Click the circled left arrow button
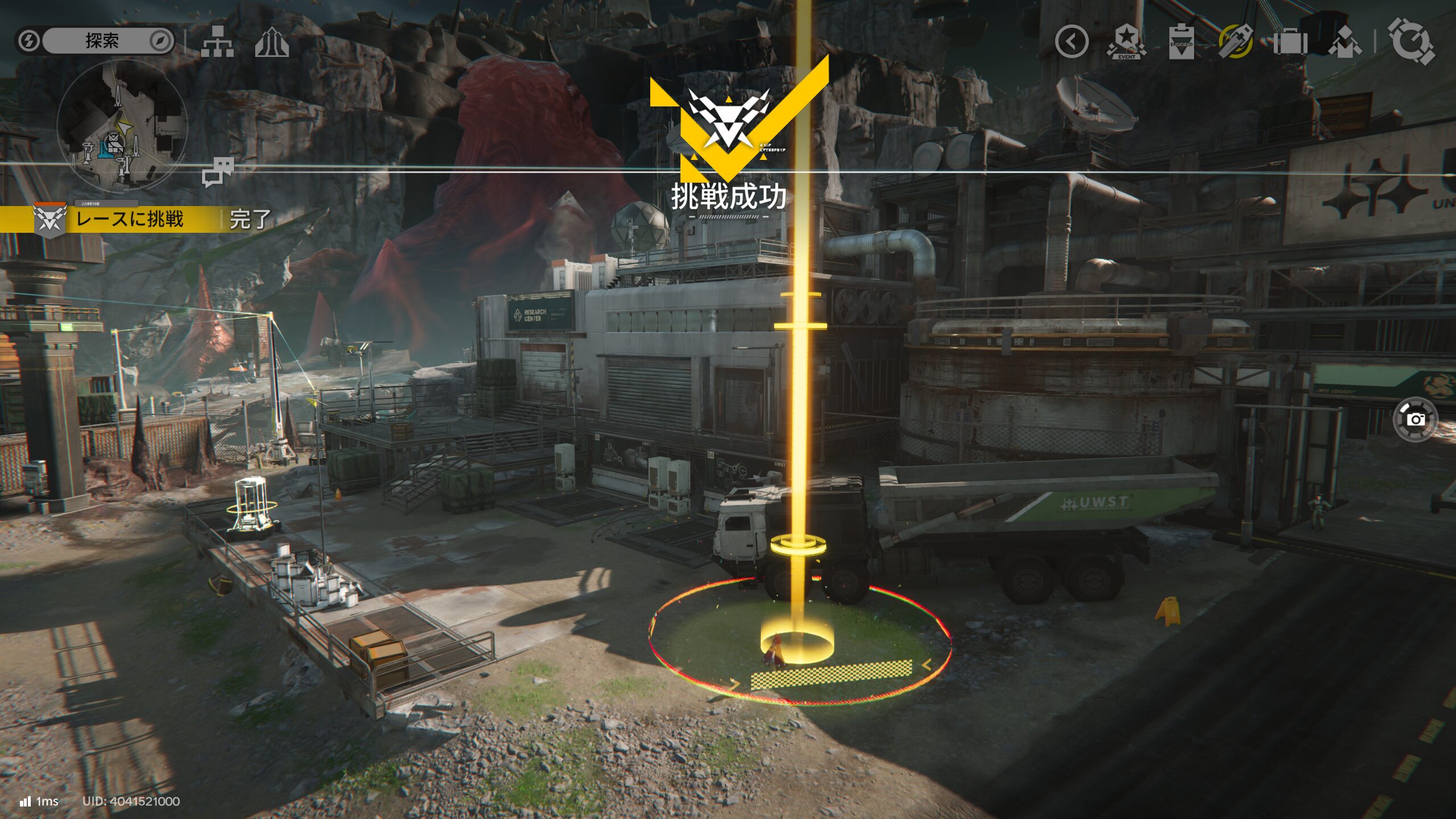The width and height of the screenshot is (1456, 819). pyautogui.click(x=1071, y=42)
